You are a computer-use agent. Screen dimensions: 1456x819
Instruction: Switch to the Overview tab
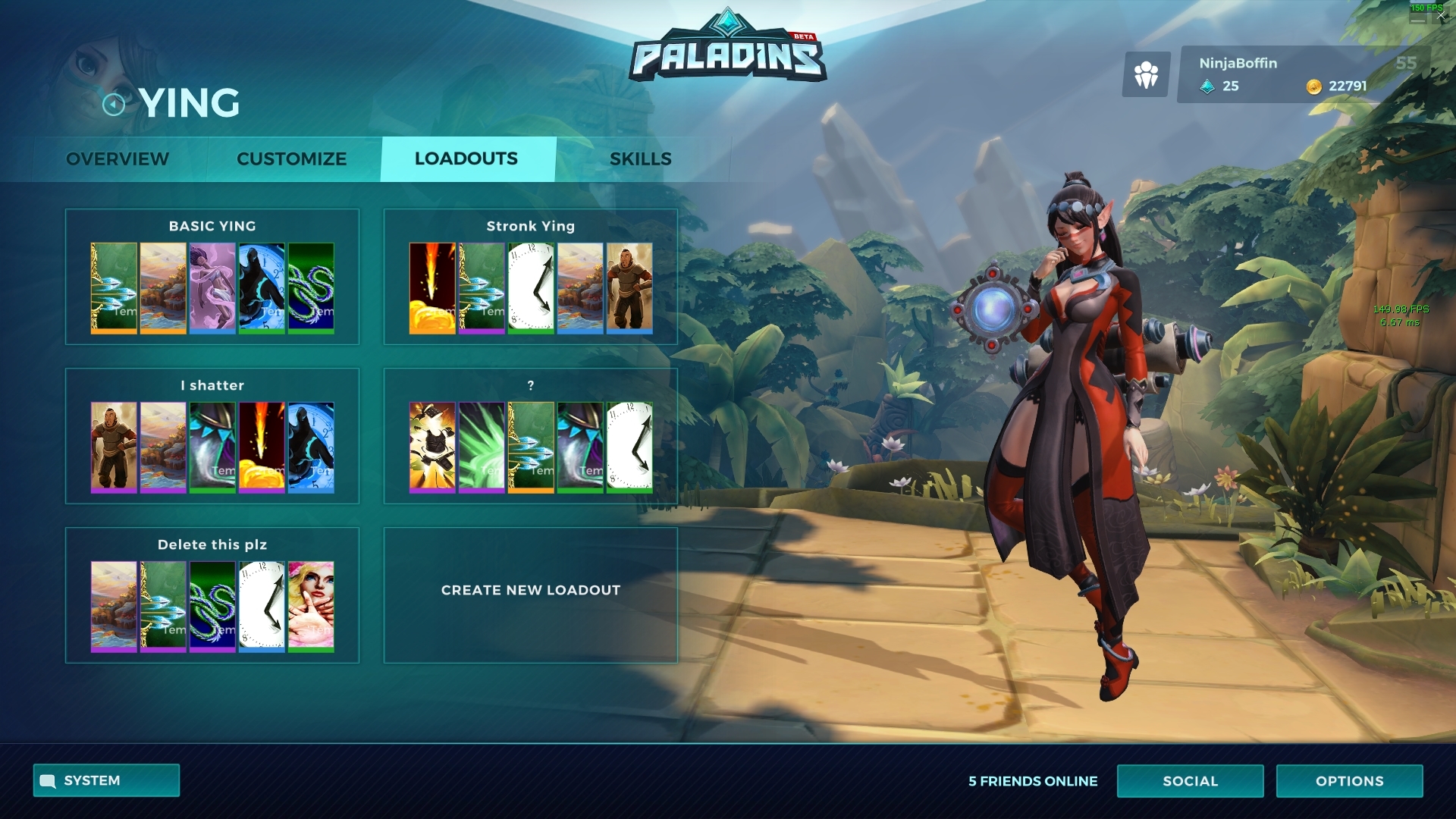118,159
